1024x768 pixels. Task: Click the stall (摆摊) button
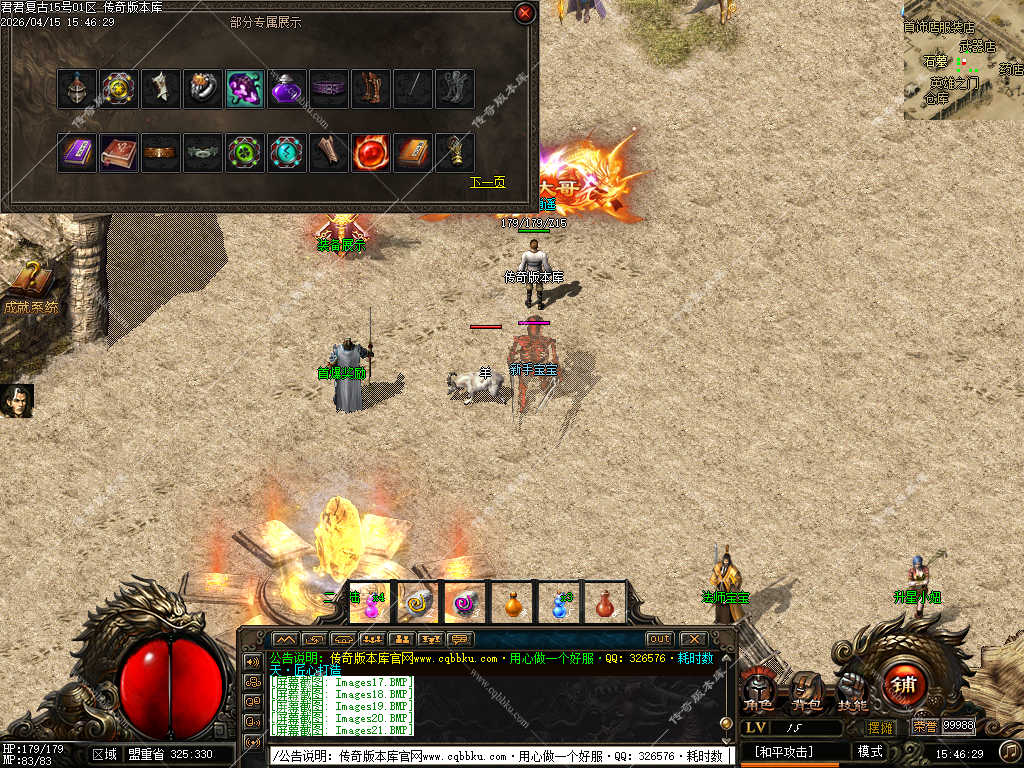[881, 727]
